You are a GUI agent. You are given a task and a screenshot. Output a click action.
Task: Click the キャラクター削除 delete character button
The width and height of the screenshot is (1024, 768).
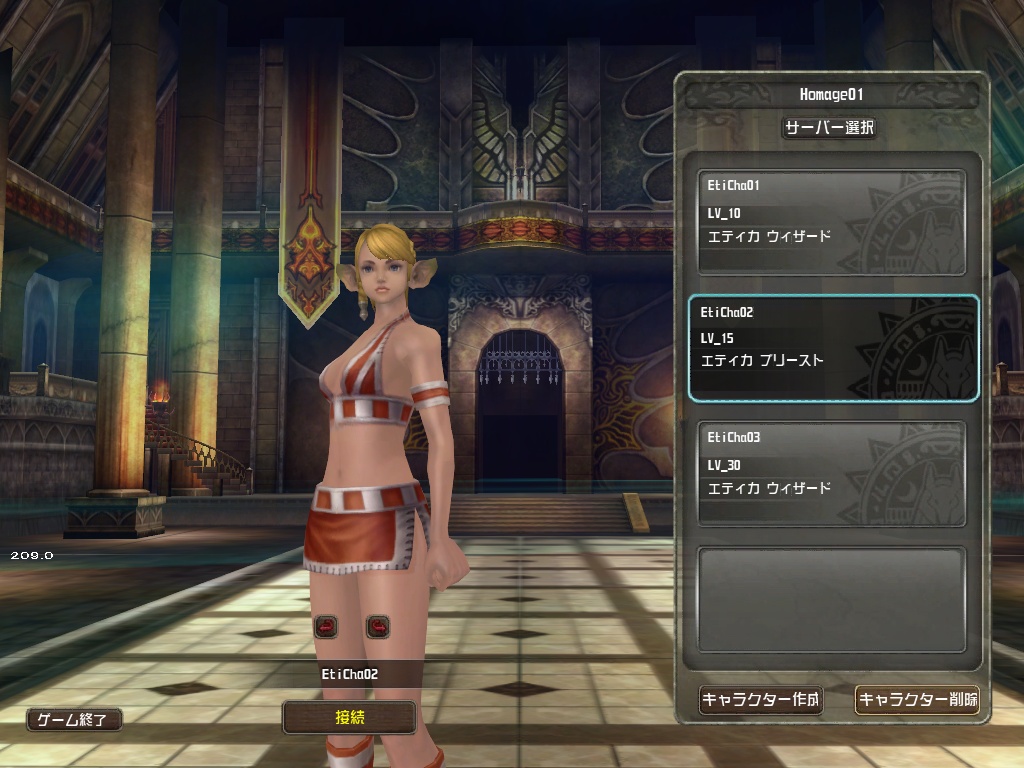click(917, 700)
